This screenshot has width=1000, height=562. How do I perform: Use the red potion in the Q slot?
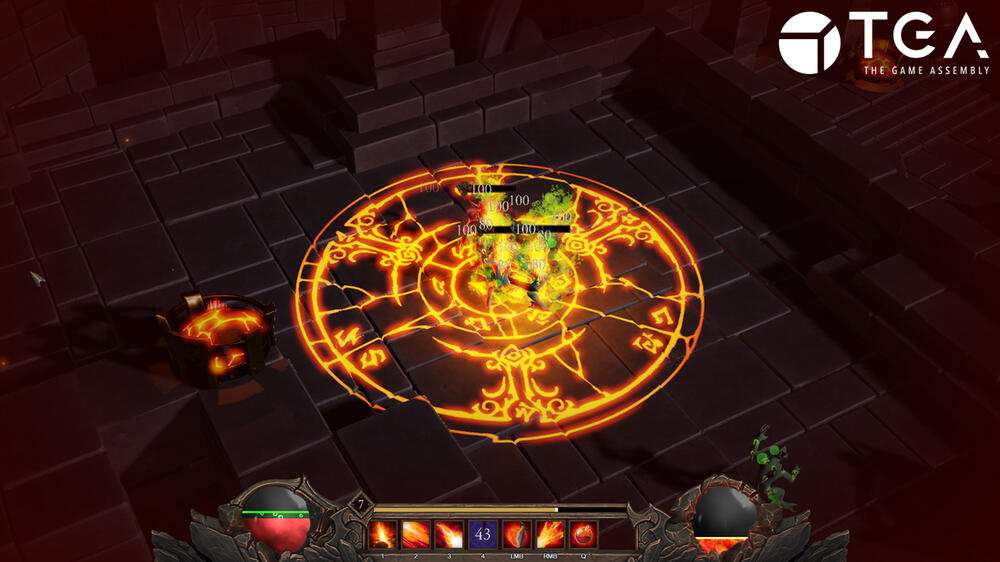tap(584, 535)
